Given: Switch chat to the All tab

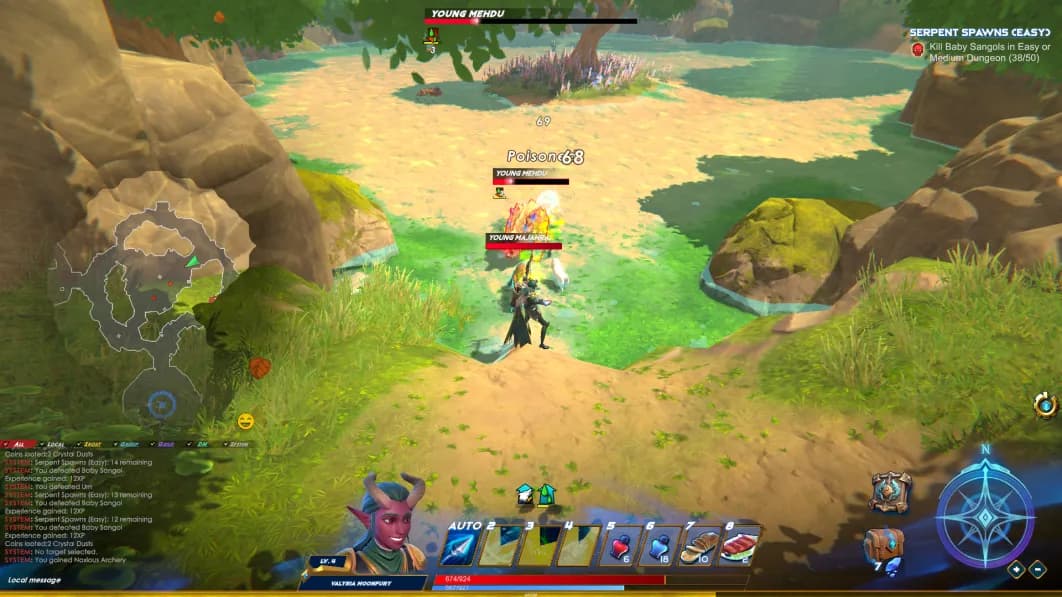Looking at the screenshot, I should 20,444.
